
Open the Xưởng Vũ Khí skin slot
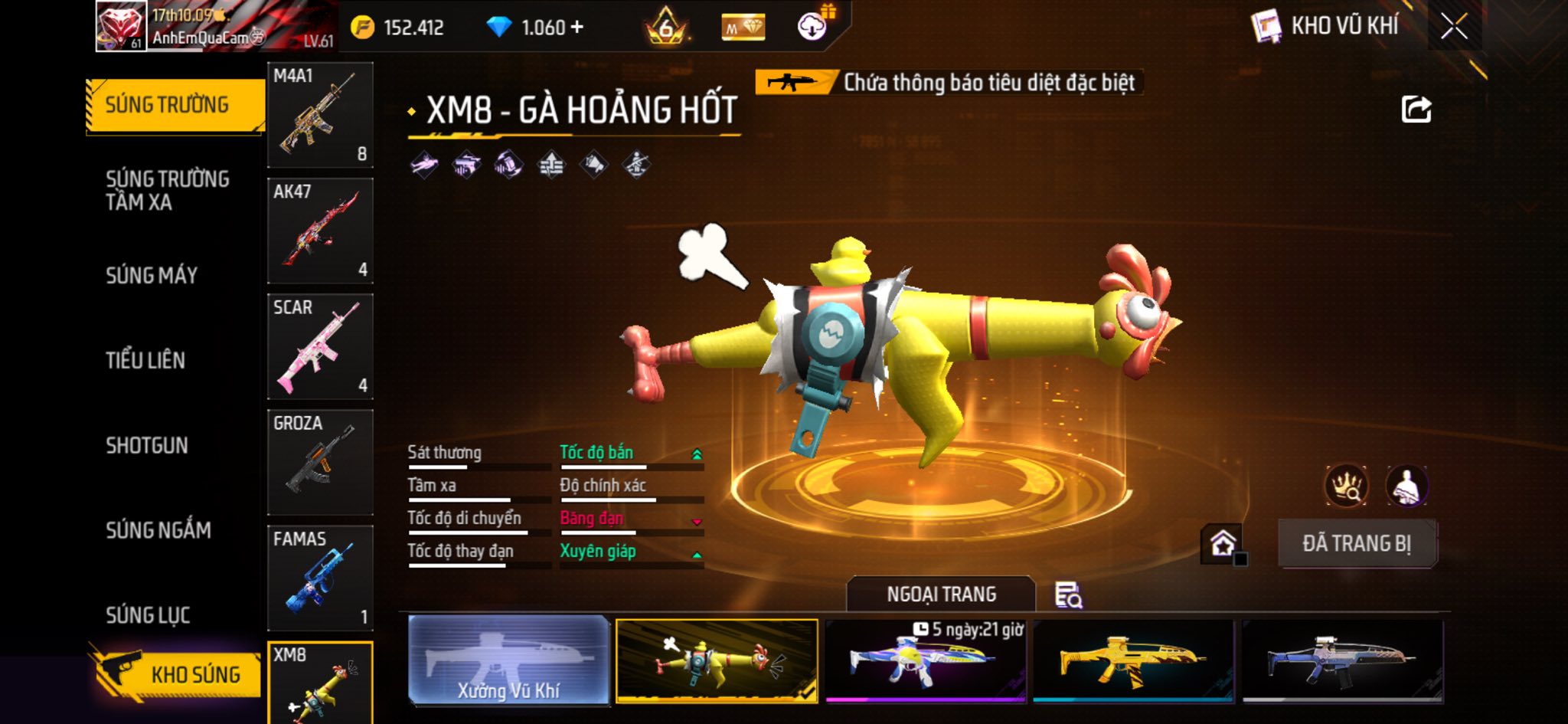coord(508,660)
